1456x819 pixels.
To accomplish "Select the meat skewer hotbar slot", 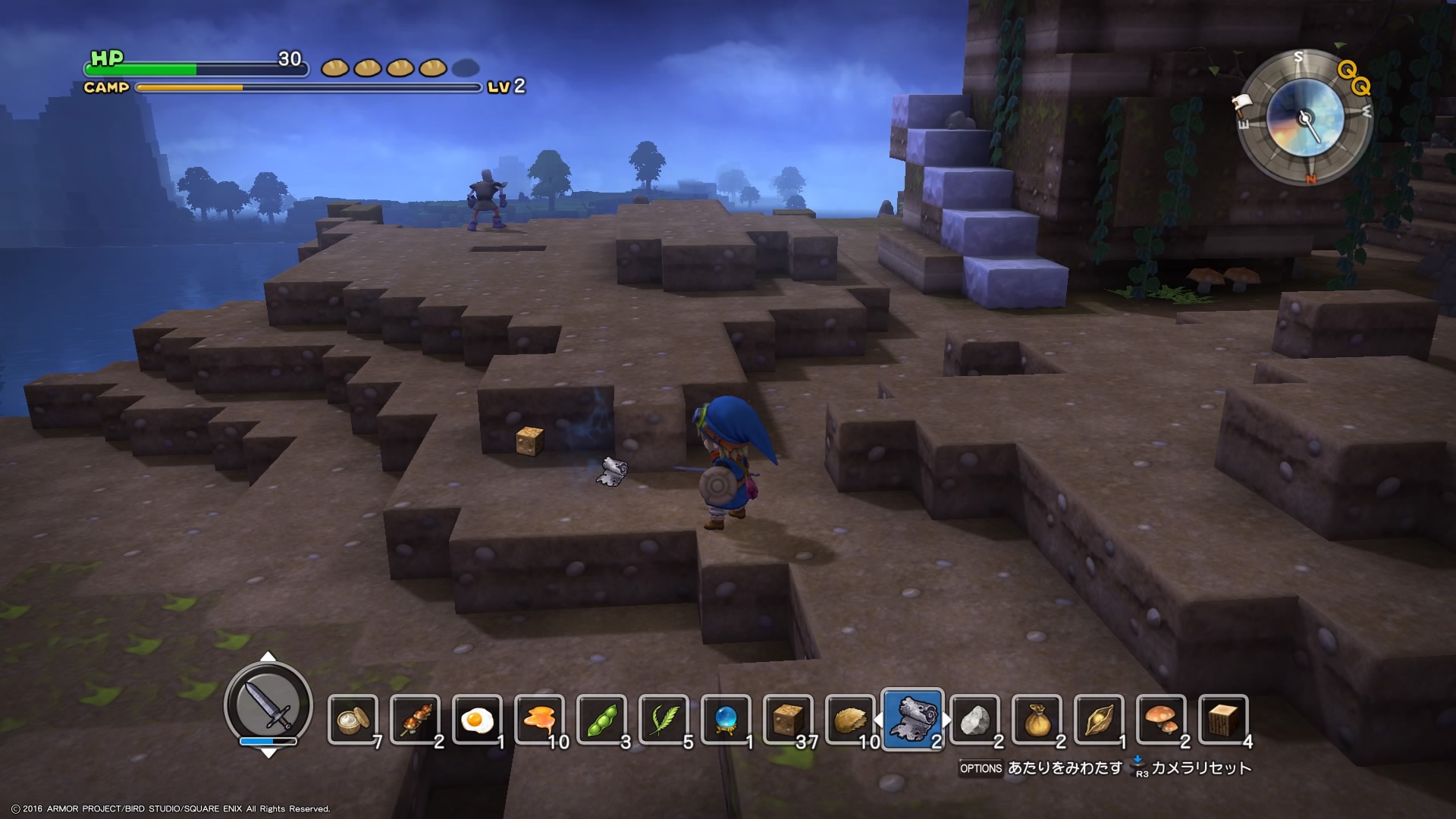I will click(415, 720).
